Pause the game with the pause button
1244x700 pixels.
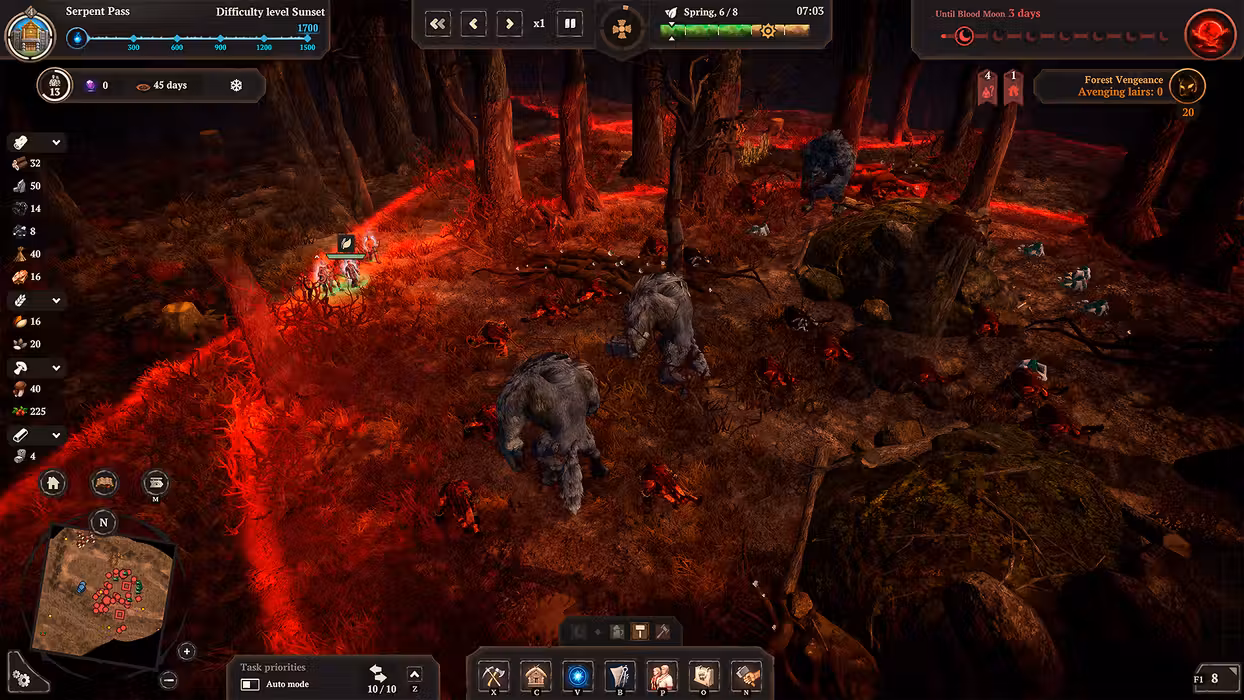coord(570,23)
